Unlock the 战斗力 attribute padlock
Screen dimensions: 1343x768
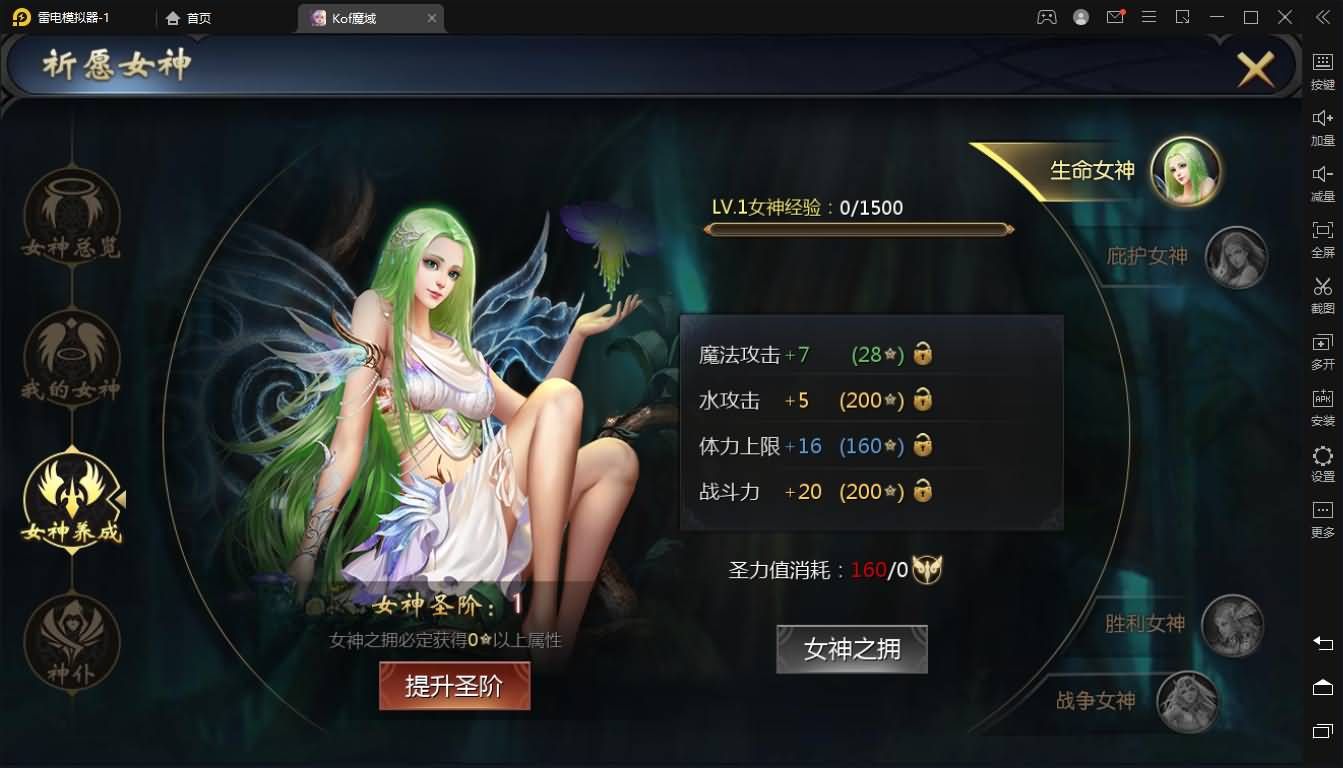(x=923, y=491)
